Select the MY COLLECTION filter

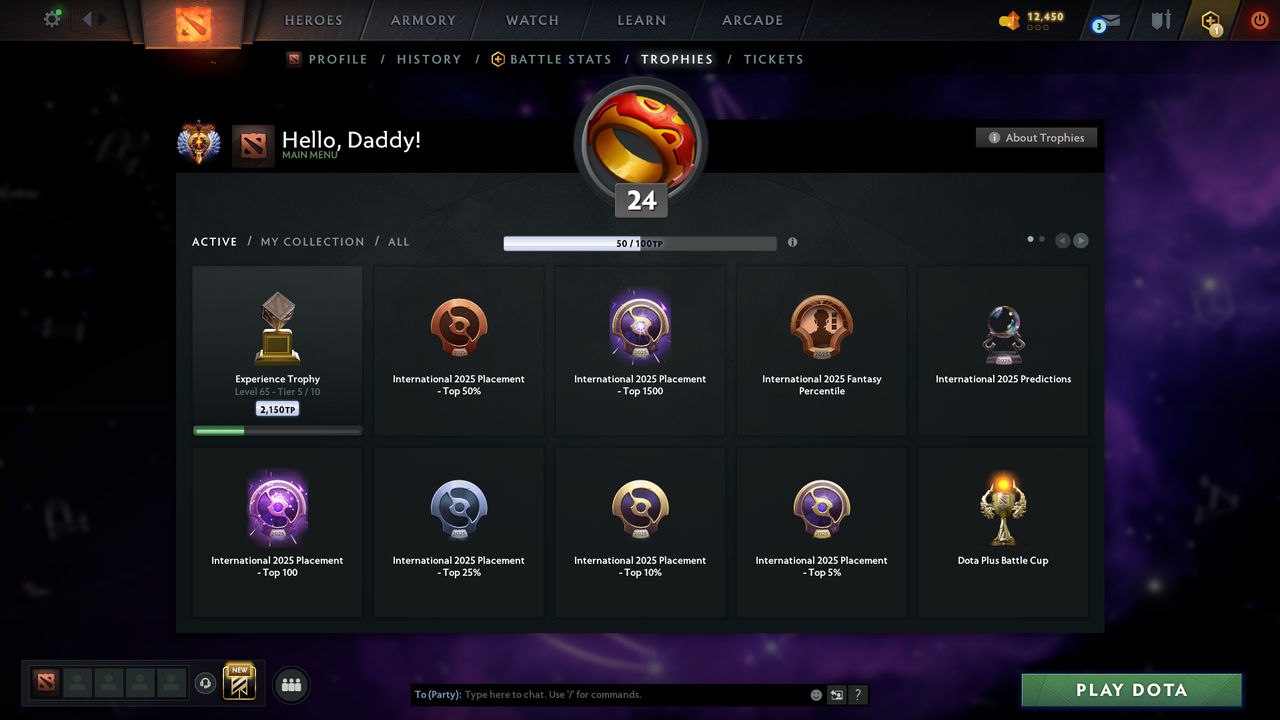(x=313, y=241)
